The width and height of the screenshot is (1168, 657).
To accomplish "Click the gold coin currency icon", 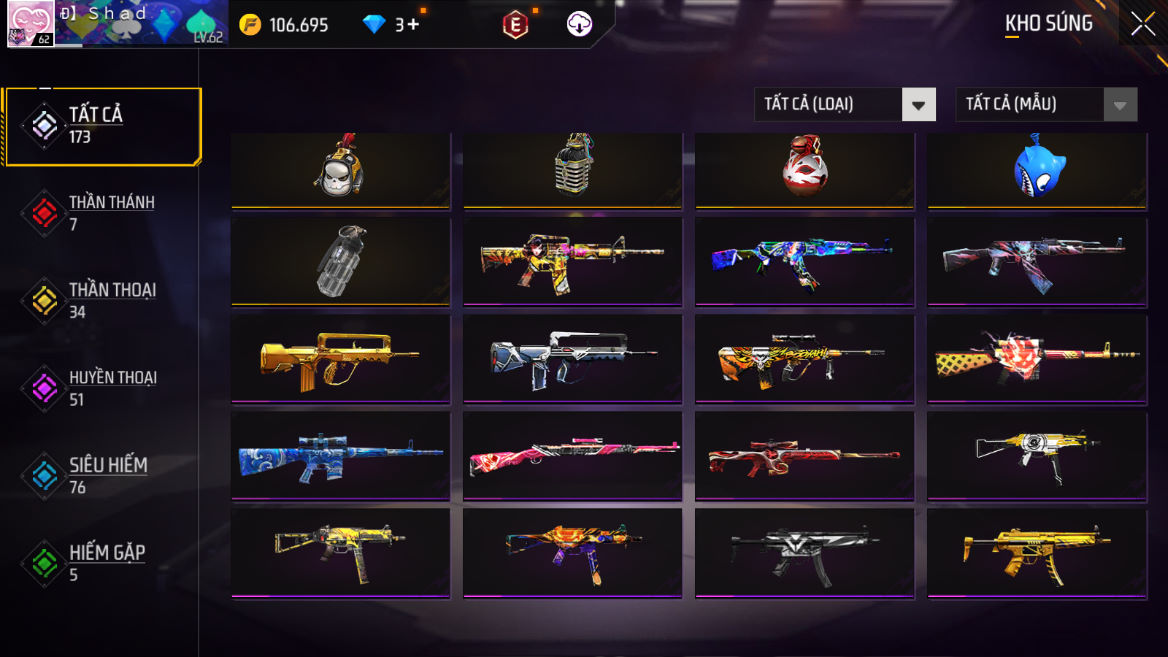I will (x=250, y=25).
